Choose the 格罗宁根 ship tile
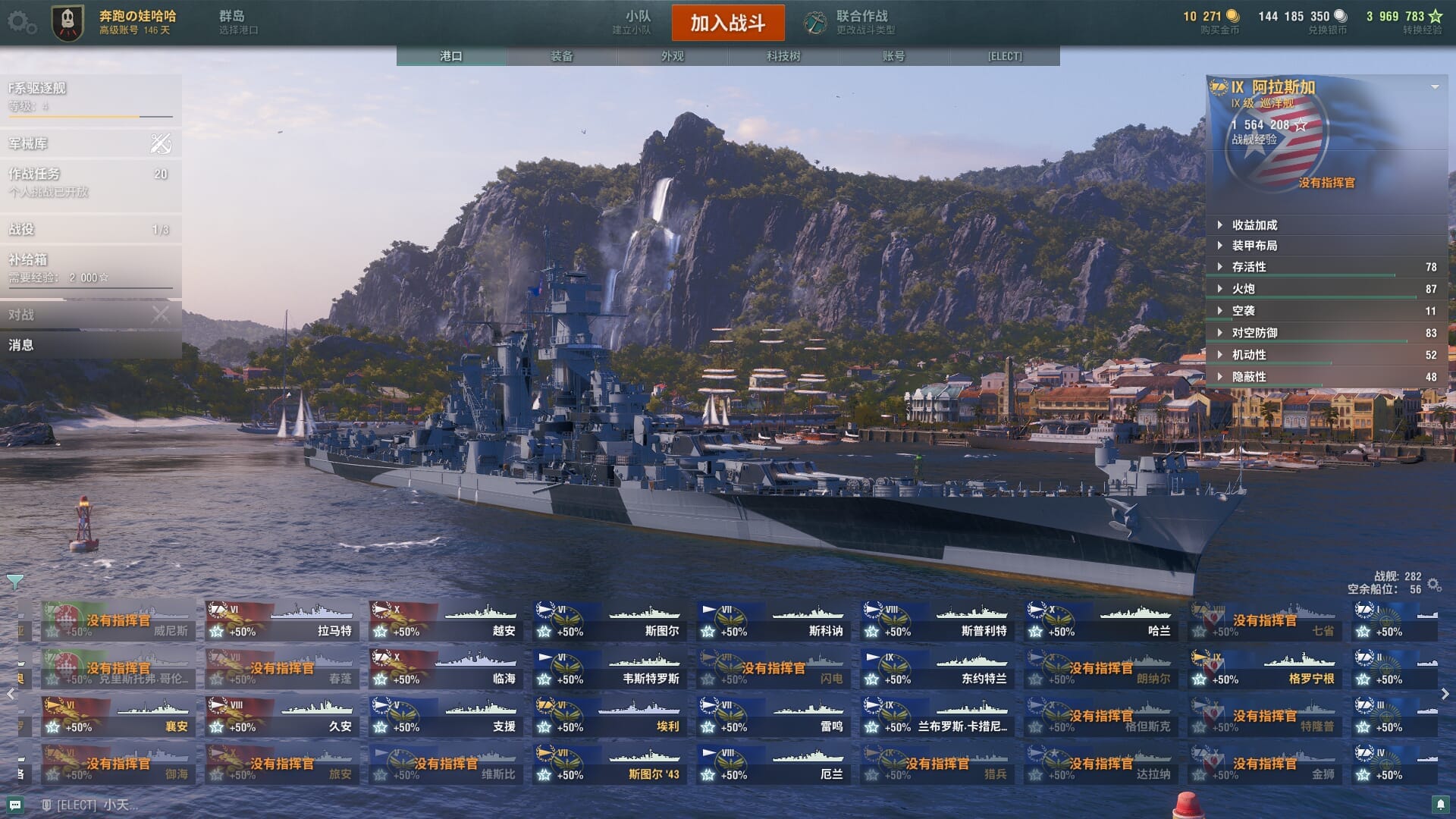This screenshot has height=819, width=1456. pyautogui.click(x=1264, y=669)
